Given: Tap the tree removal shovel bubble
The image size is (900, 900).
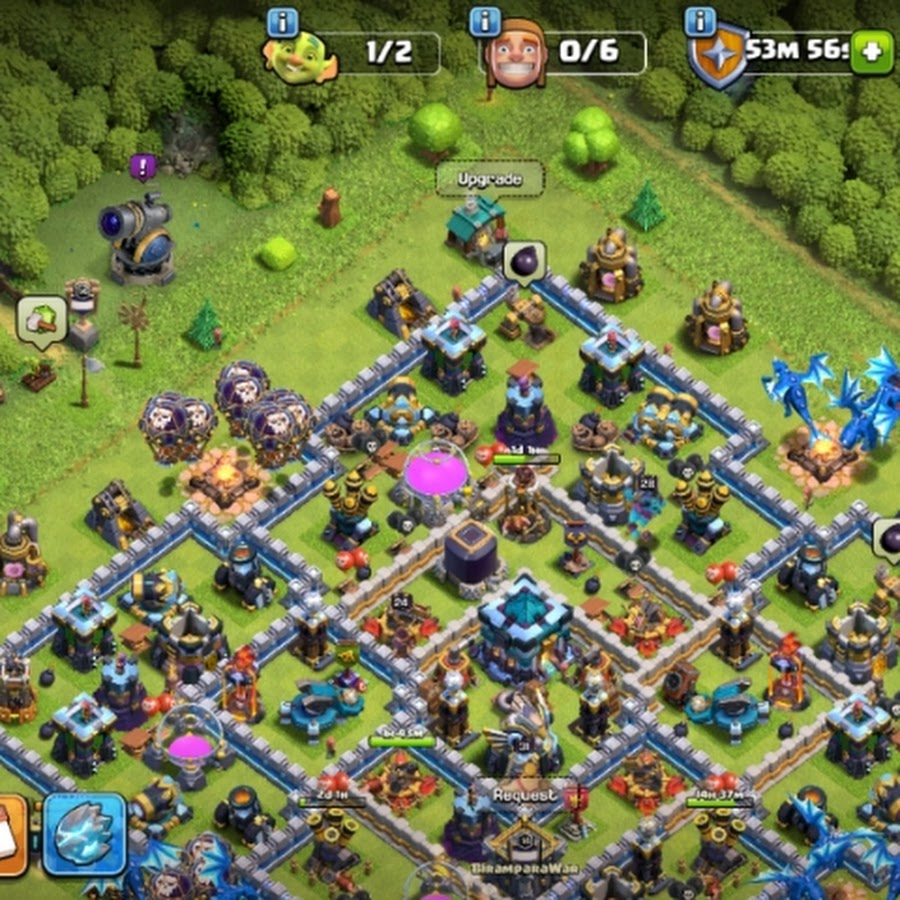Looking at the screenshot, I should click(42, 319).
